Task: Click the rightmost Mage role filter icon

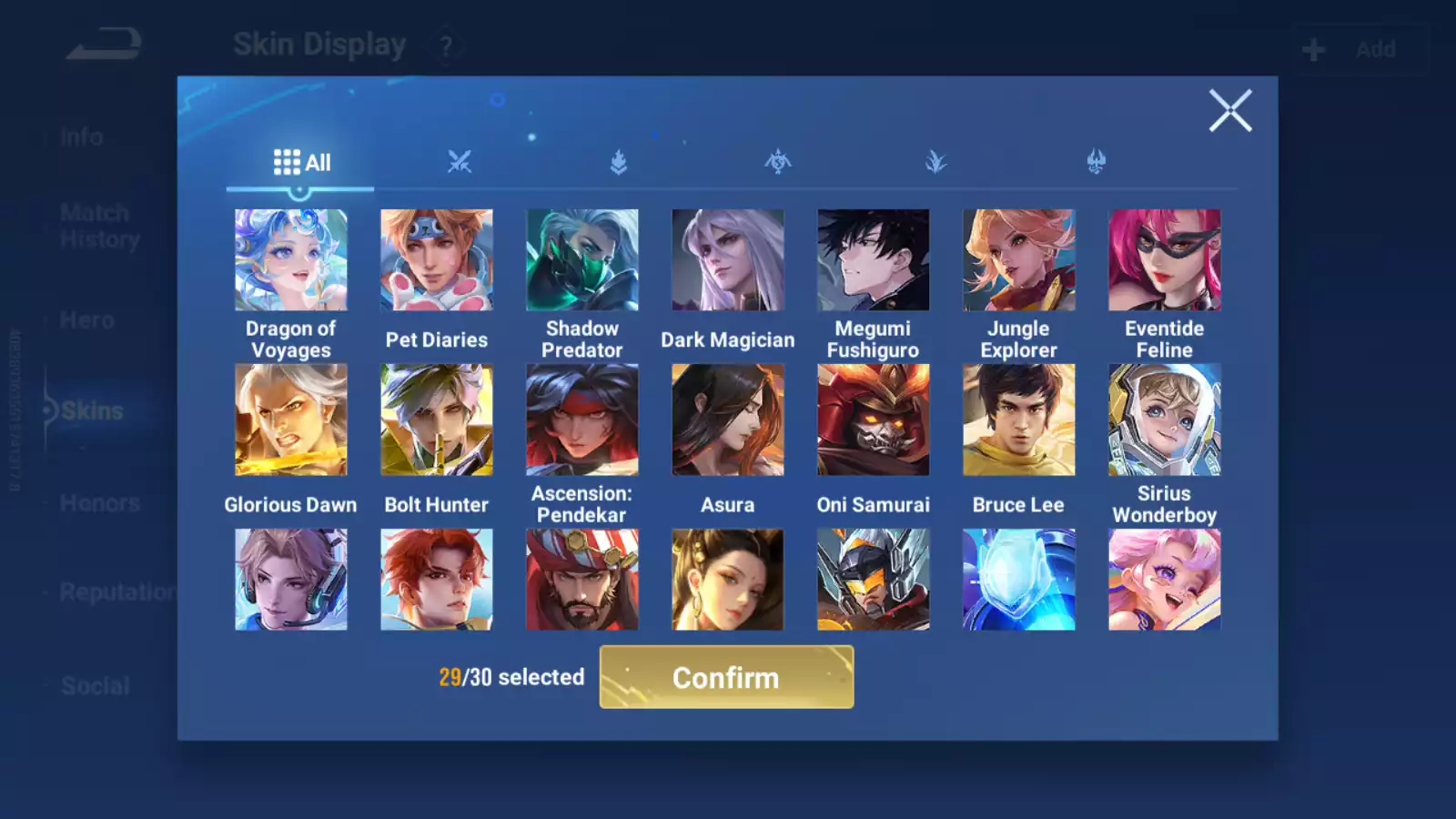Action: pos(1097,161)
